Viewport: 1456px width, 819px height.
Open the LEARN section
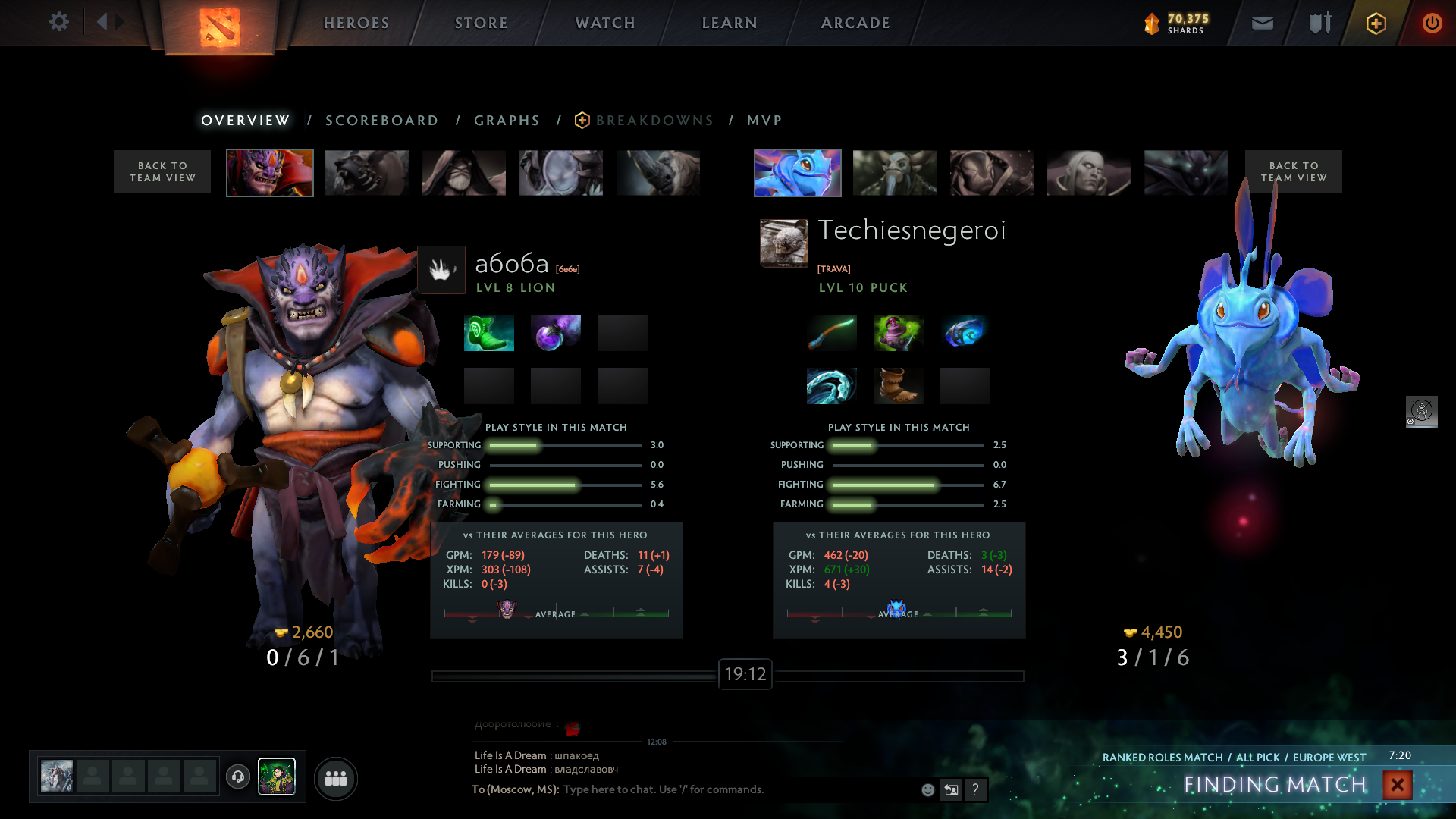pos(730,23)
